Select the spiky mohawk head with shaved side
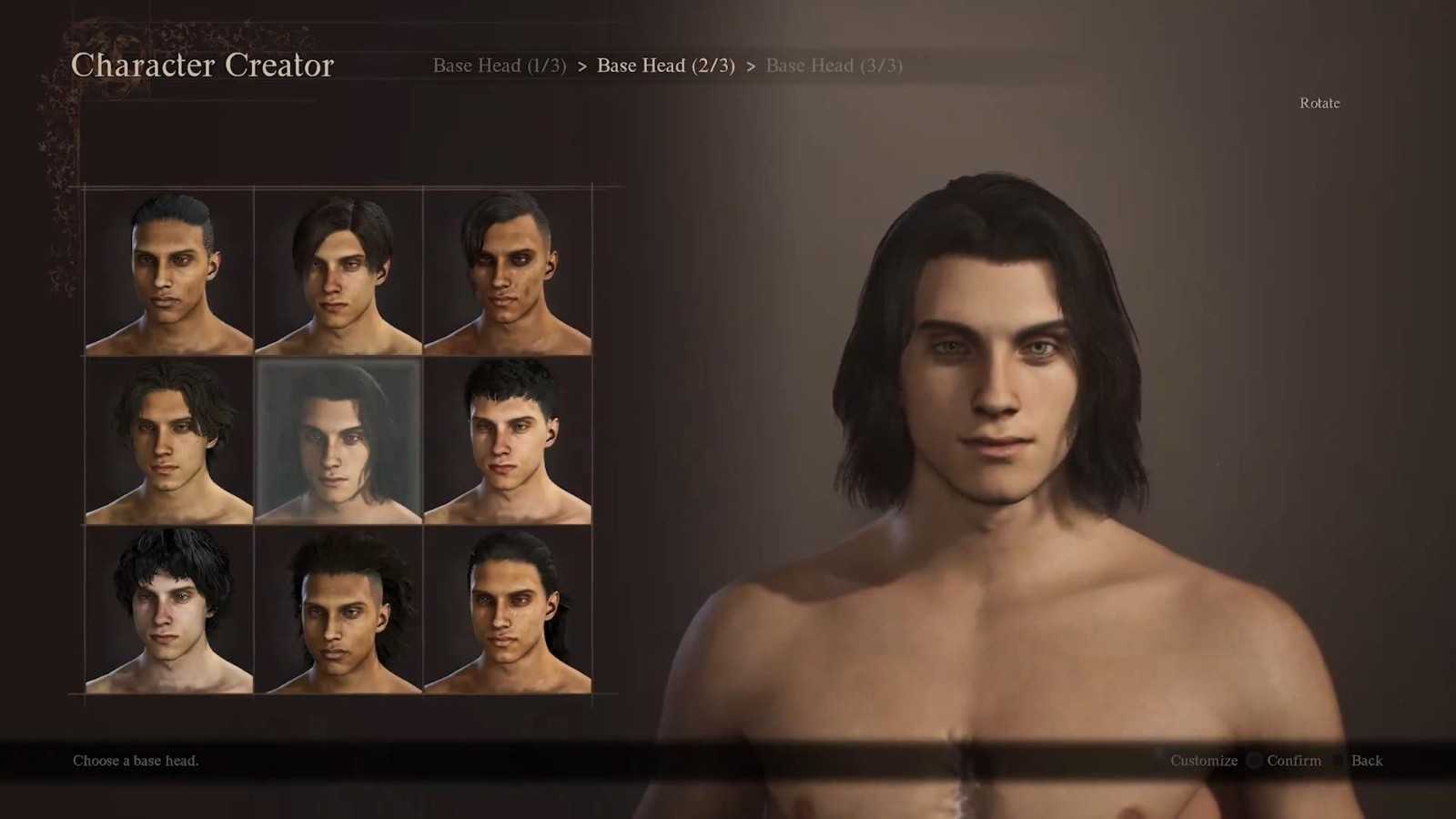Image resolution: width=1456 pixels, height=819 pixels. coord(339,610)
